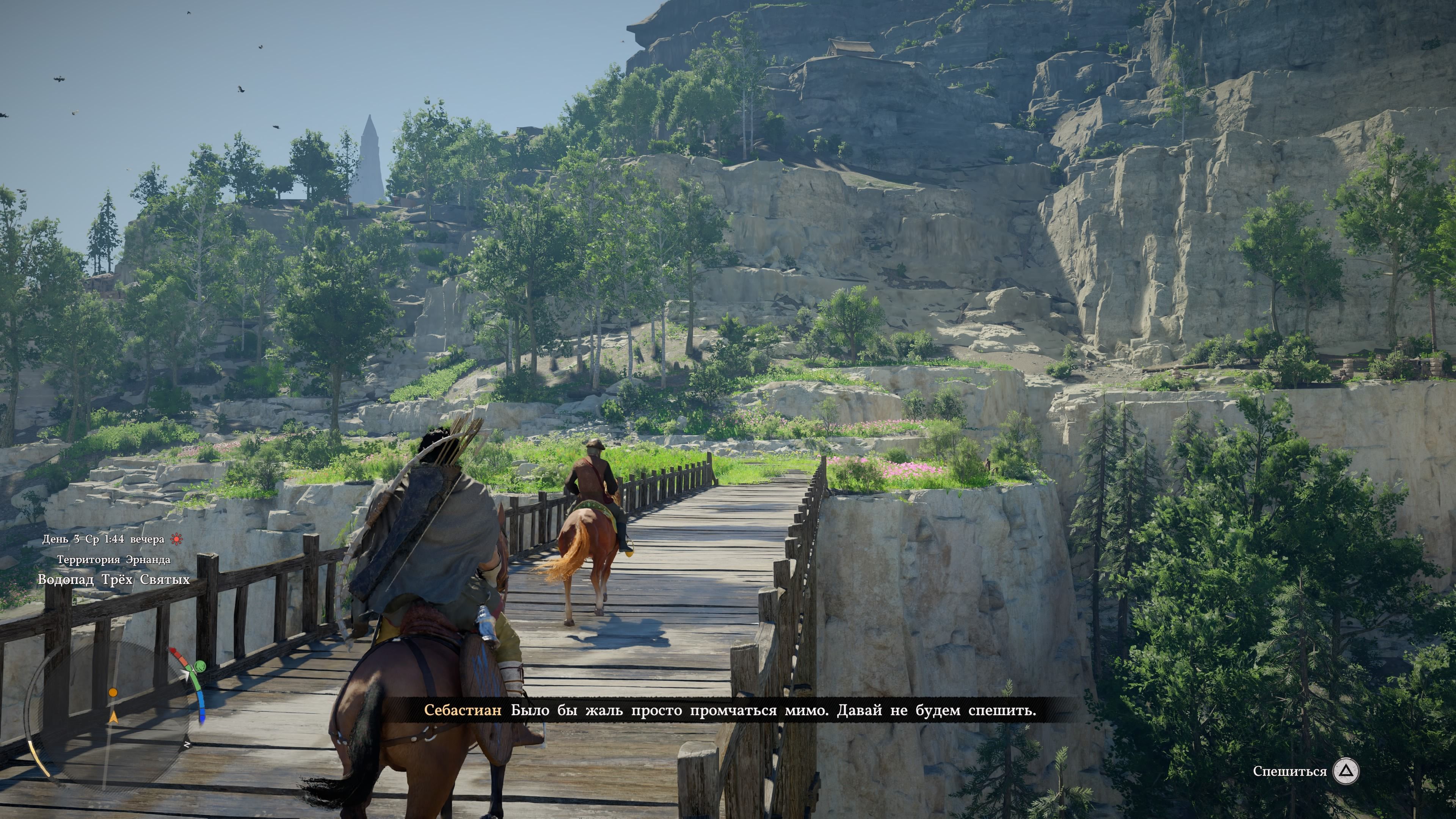Select the orange dot marker on minimap
Screen dimensions: 1456x819
click(x=113, y=692)
